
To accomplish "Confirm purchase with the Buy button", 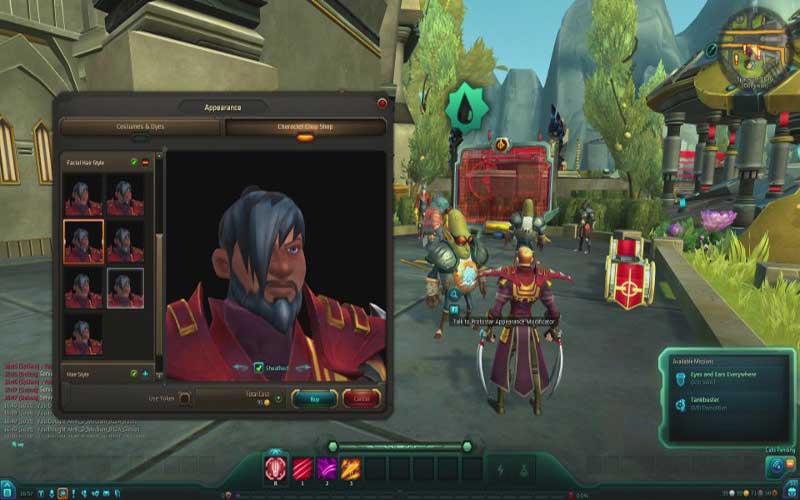I will (314, 398).
